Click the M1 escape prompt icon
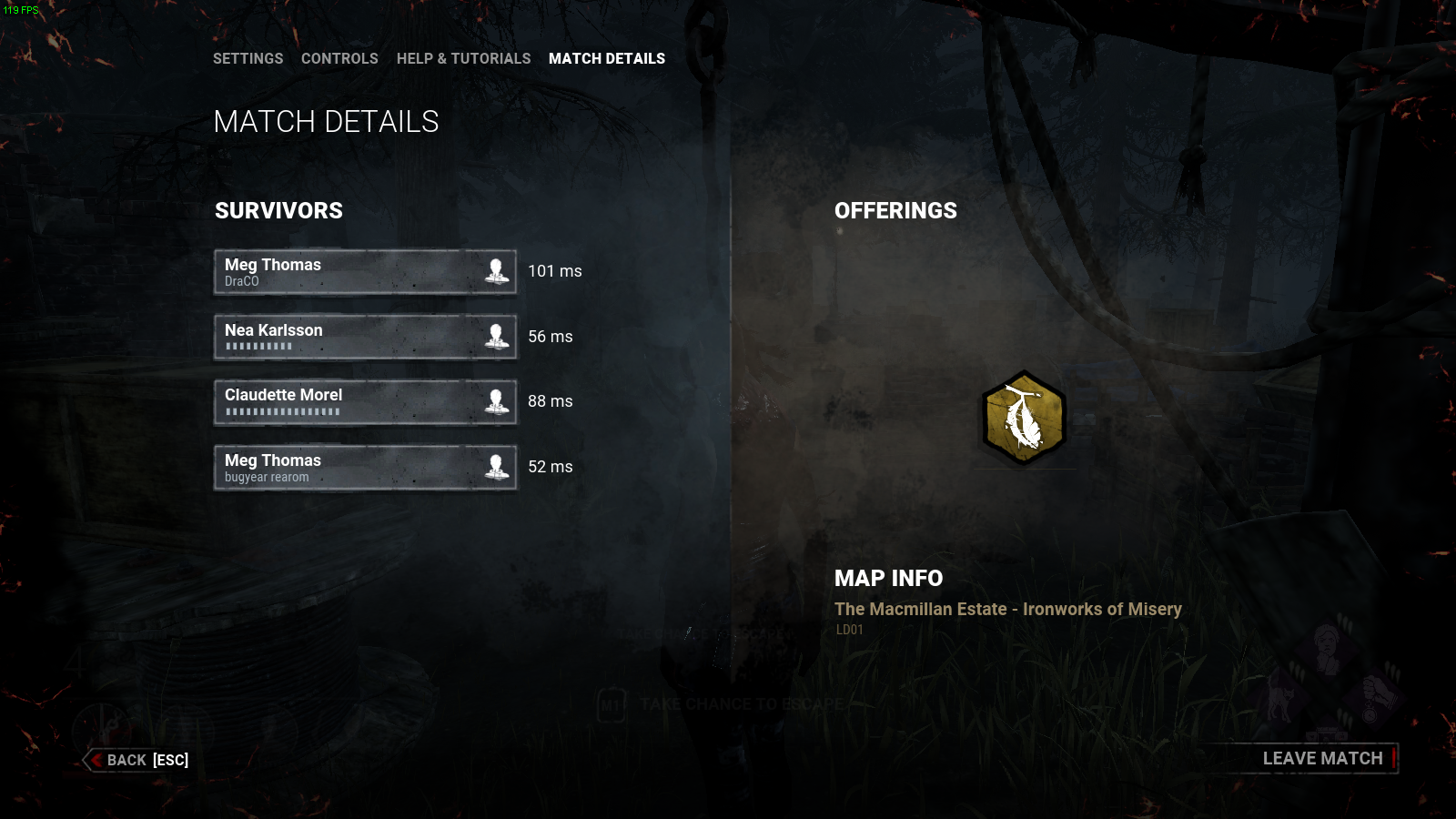The image size is (1456, 819). point(612,703)
